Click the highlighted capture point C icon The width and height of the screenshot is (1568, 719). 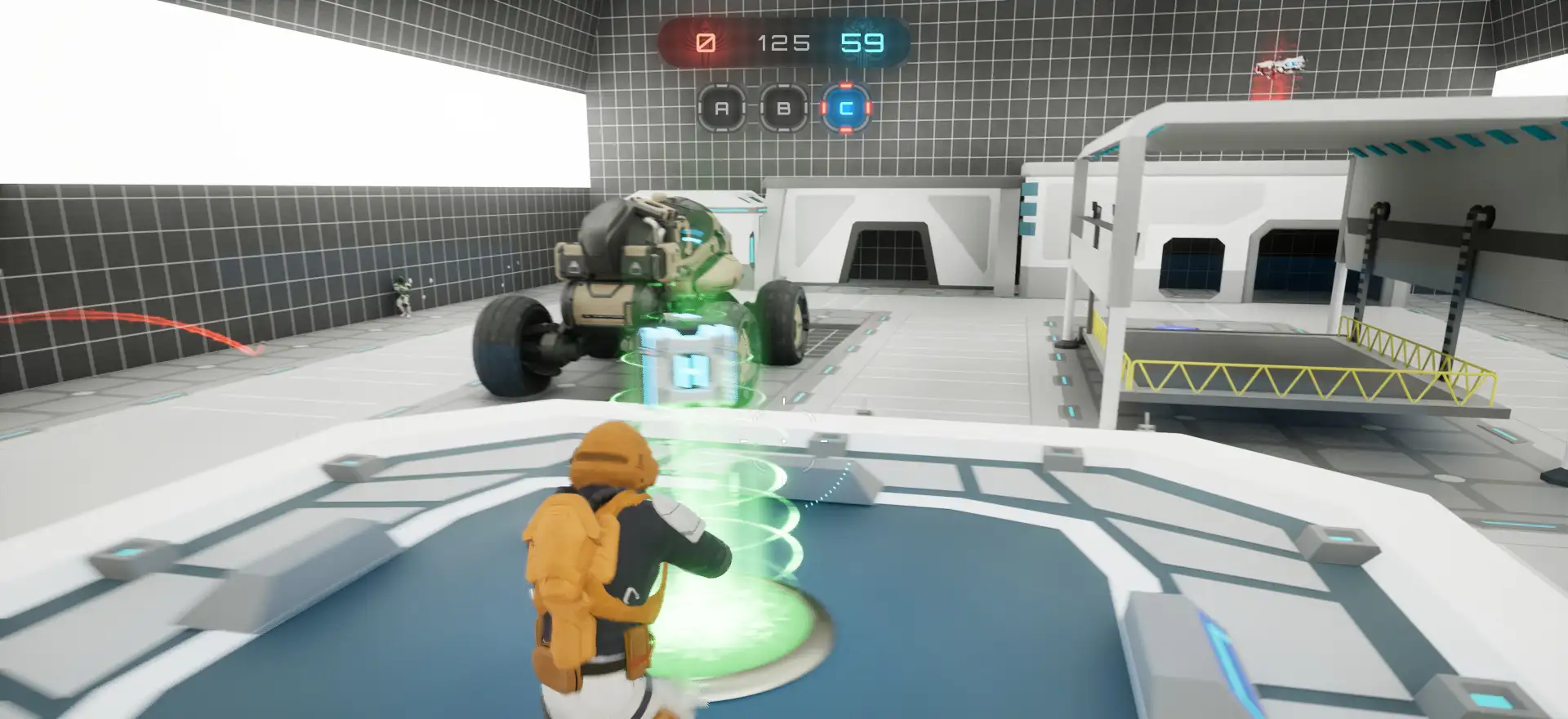(846, 108)
